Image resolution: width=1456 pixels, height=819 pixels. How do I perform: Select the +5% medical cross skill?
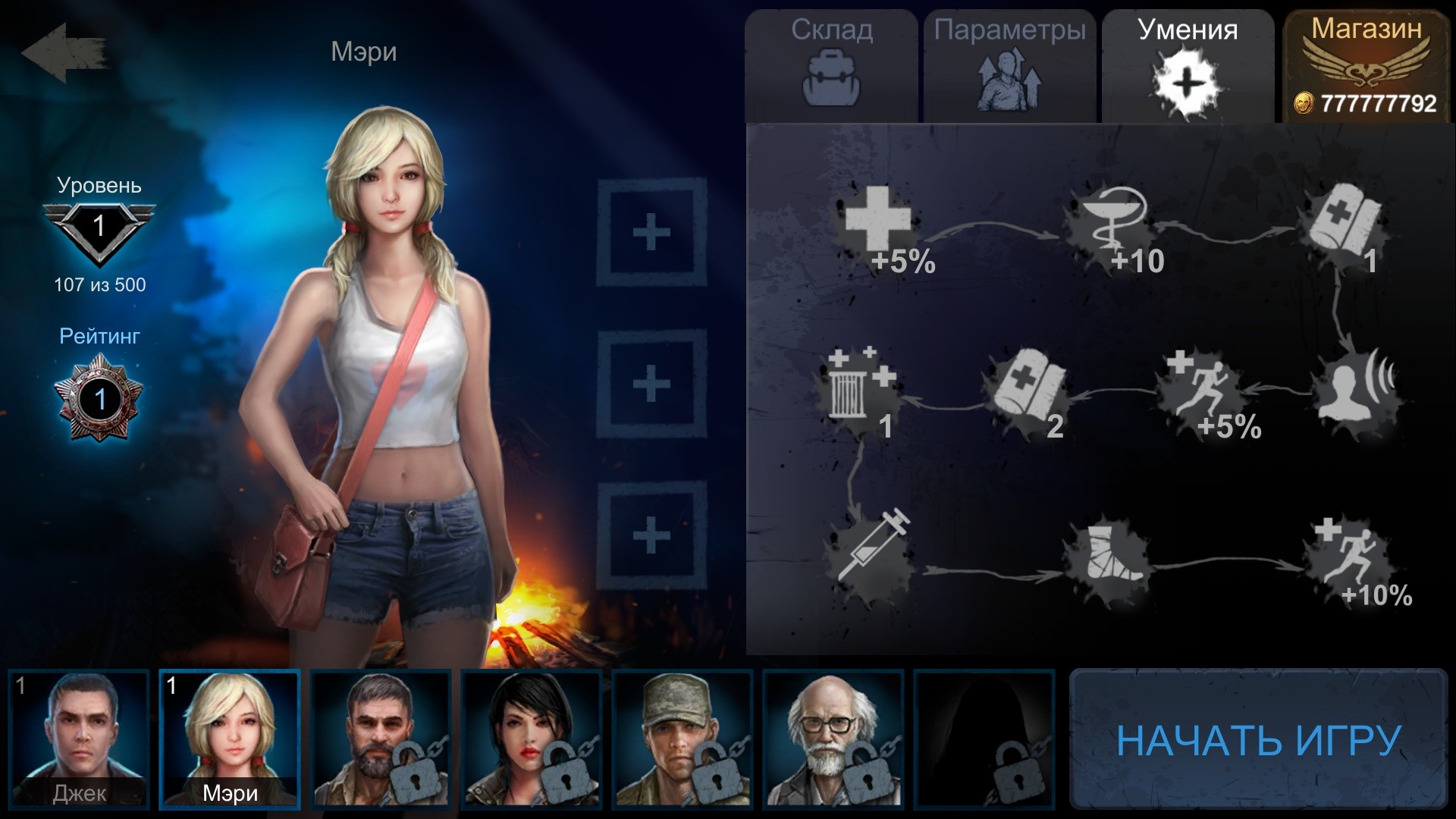click(880, 226)
